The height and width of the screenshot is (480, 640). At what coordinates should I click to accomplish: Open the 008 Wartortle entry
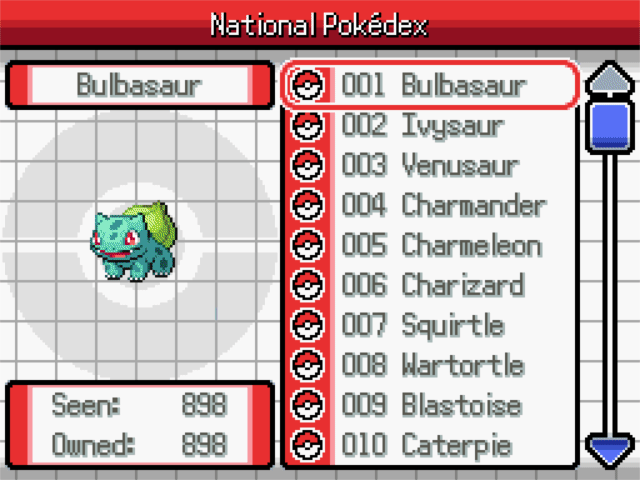tap(432, 366)
